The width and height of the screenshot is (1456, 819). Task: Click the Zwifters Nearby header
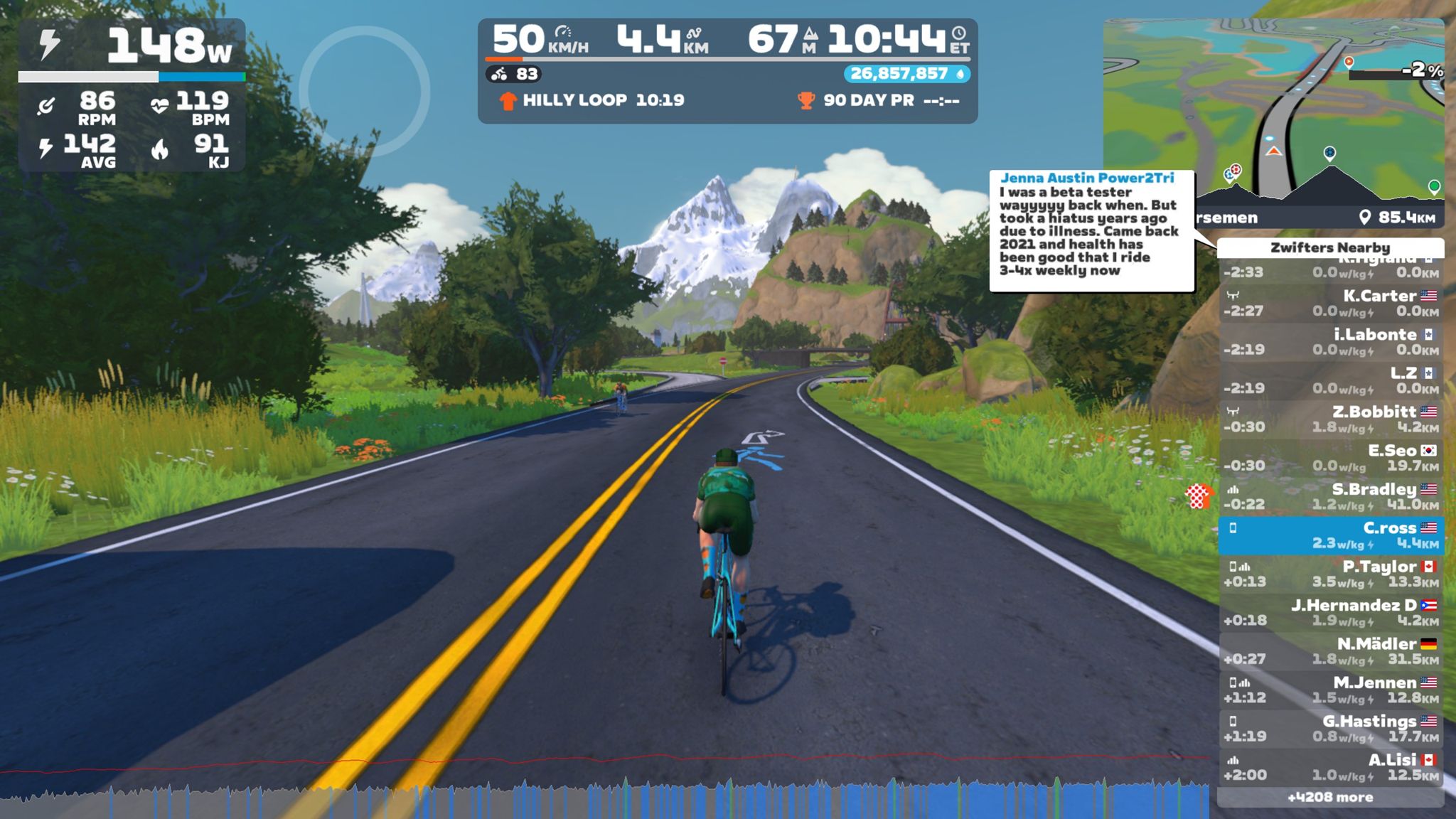pyautogui.click(x=1330, y=247)
